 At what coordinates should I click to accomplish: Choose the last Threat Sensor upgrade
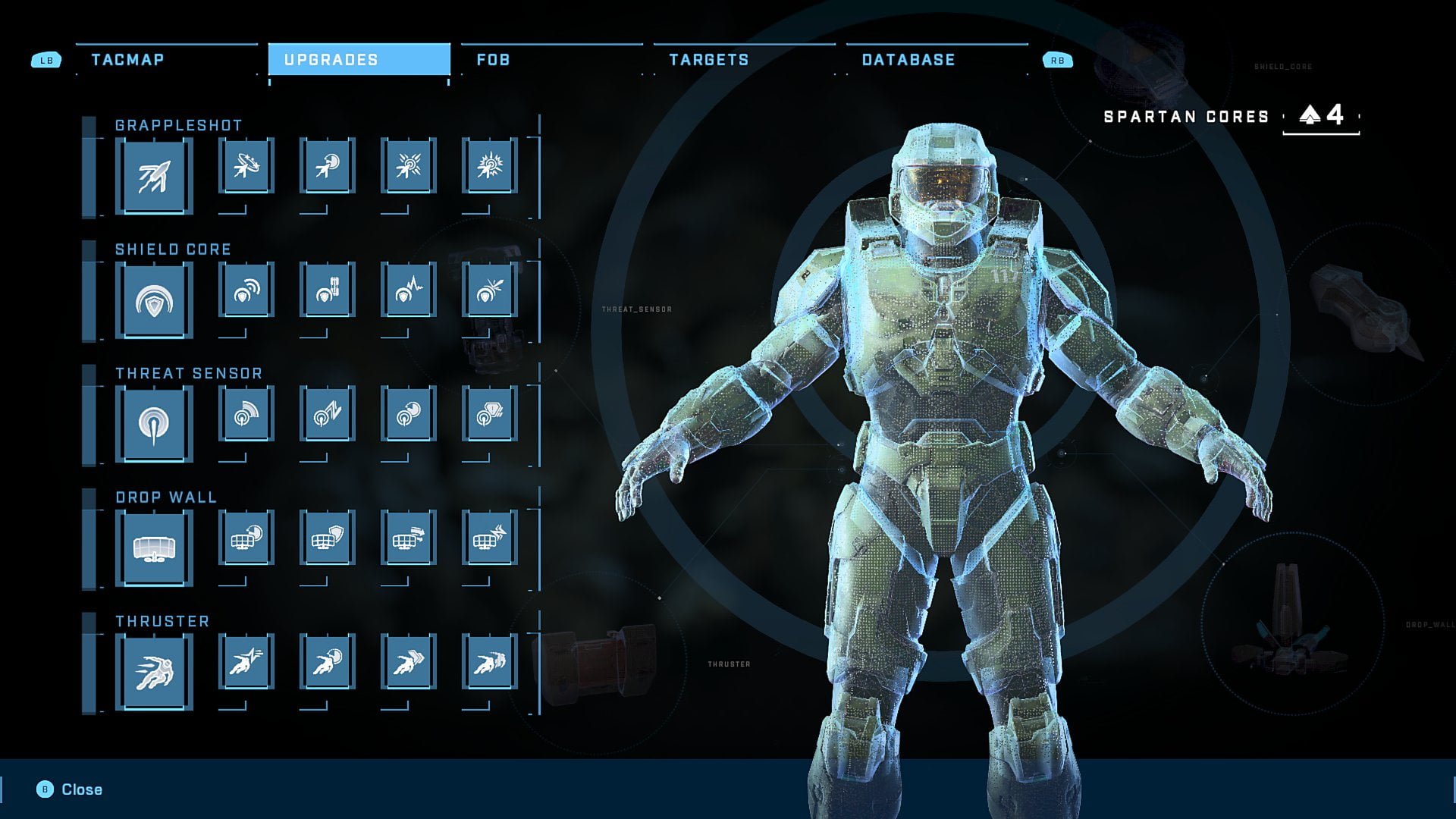pyautogui.click(x=489, y=413)
